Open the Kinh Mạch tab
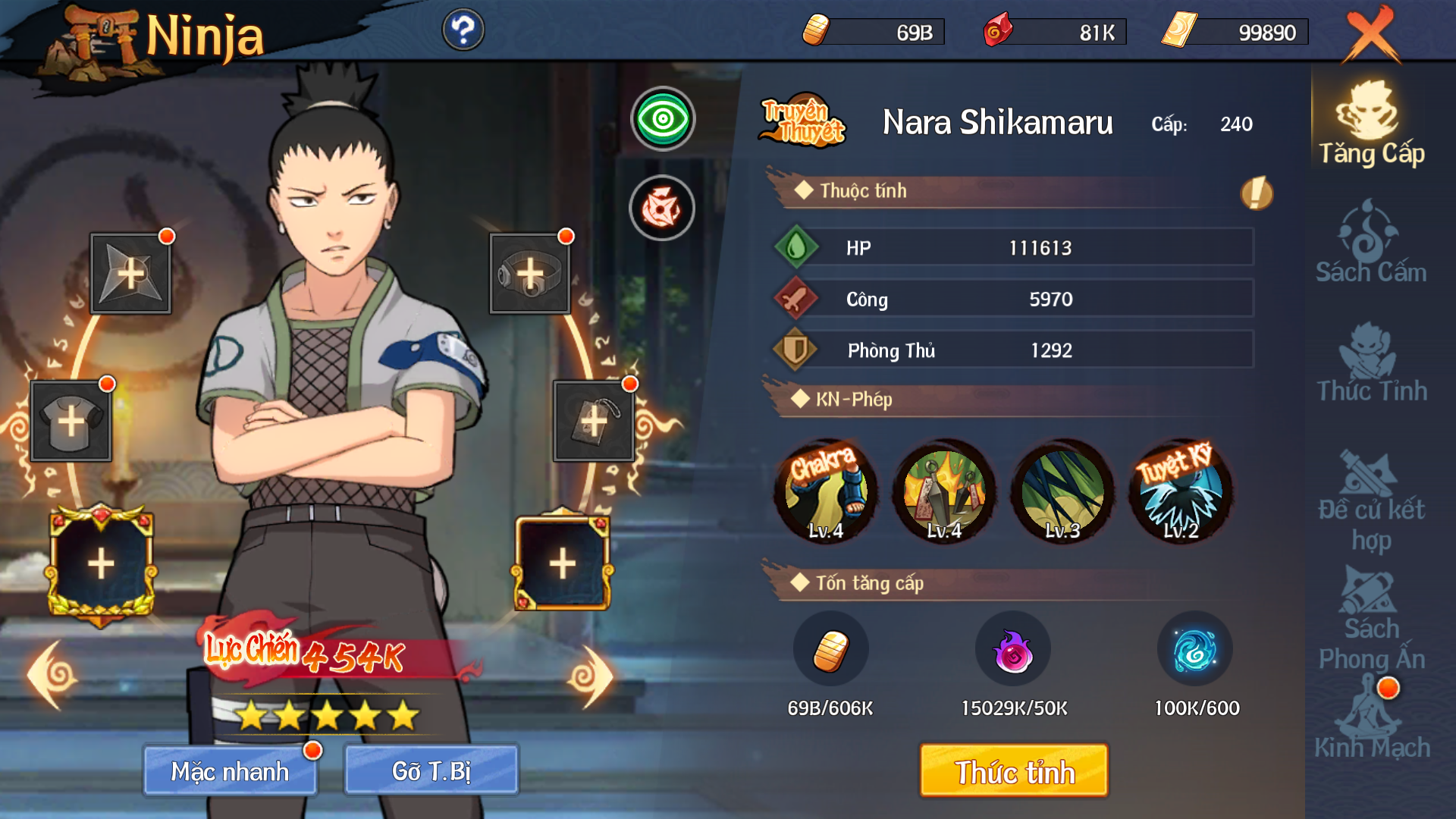The image size is (1456, 819). tap(1371, 720)
